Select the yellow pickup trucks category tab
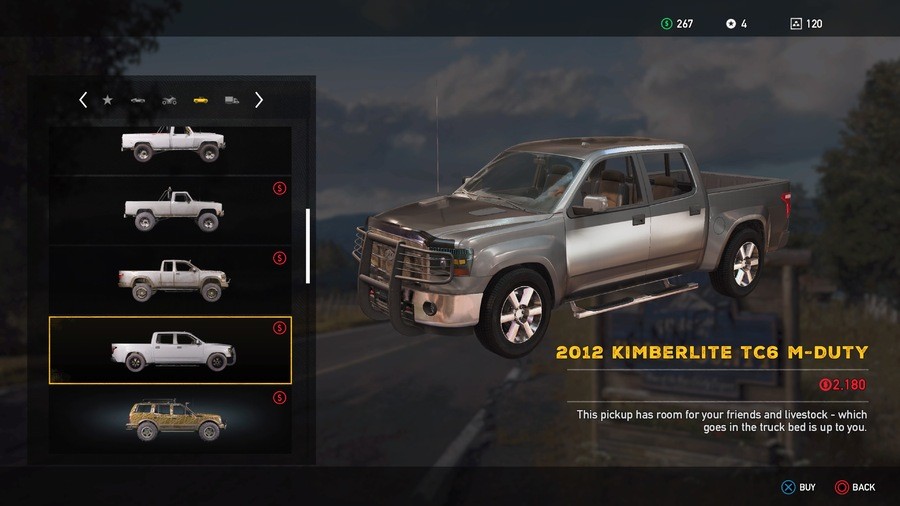The image size is (900, 506). click(200, 100)
